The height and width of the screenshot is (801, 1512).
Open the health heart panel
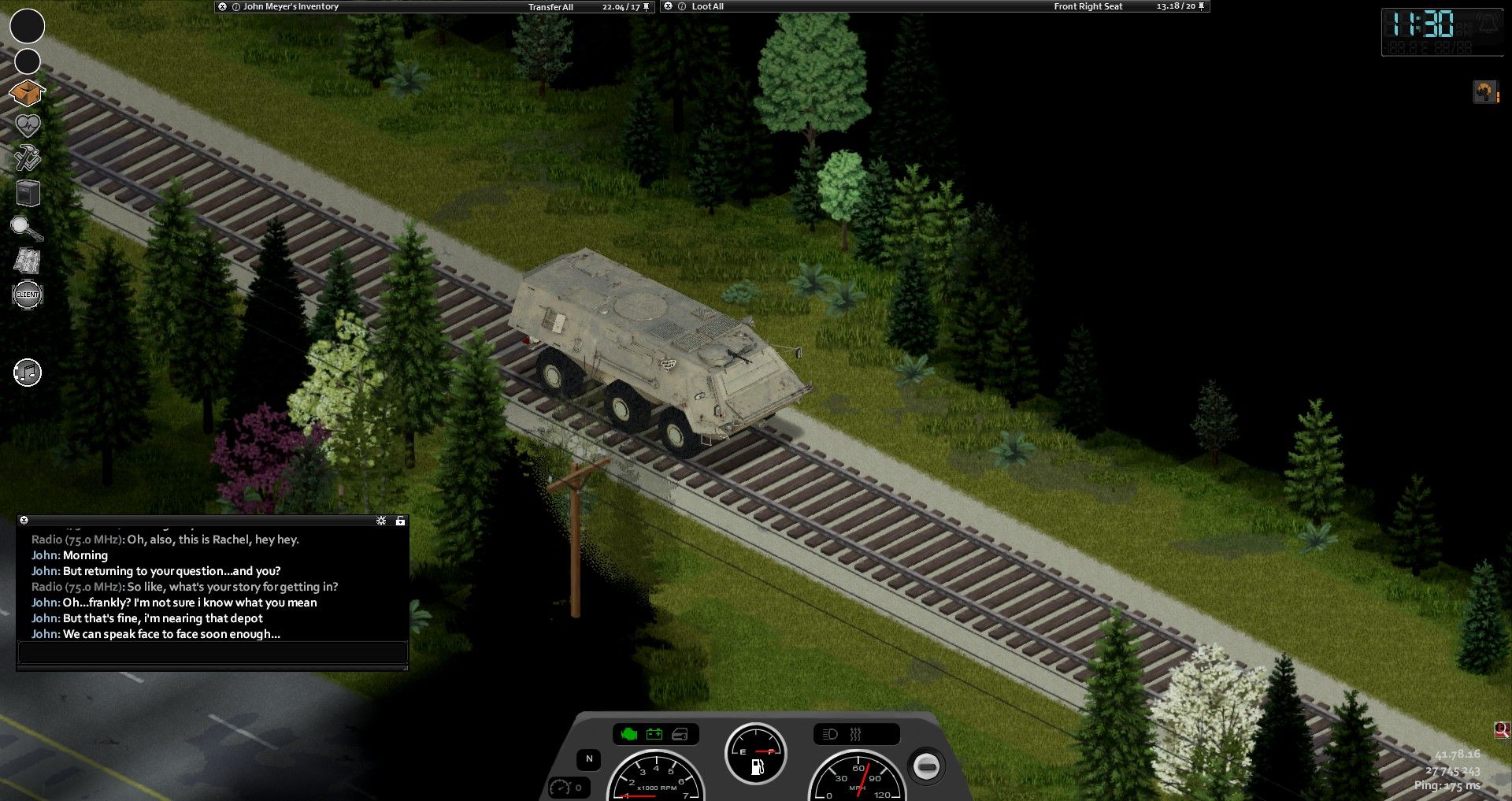pyautogui.click(x=28, y=125)
